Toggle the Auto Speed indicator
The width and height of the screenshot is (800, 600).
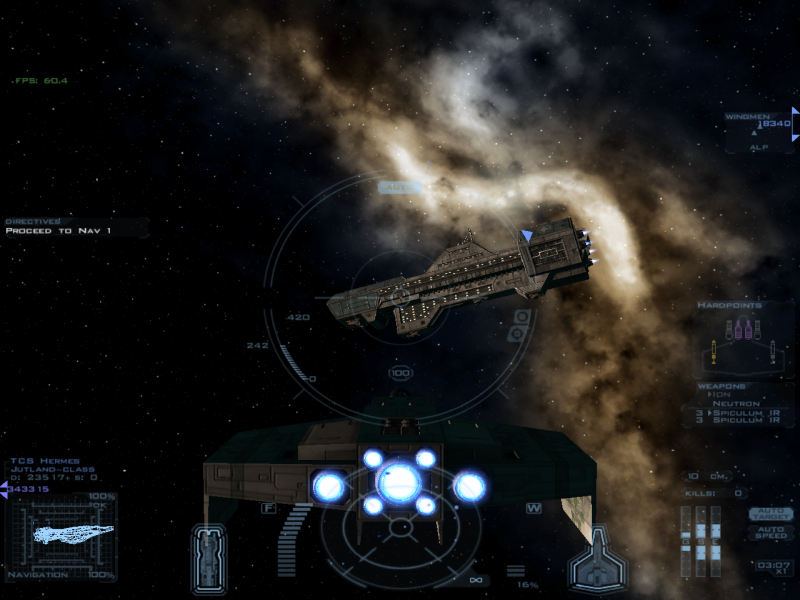[x=771, y=533]
